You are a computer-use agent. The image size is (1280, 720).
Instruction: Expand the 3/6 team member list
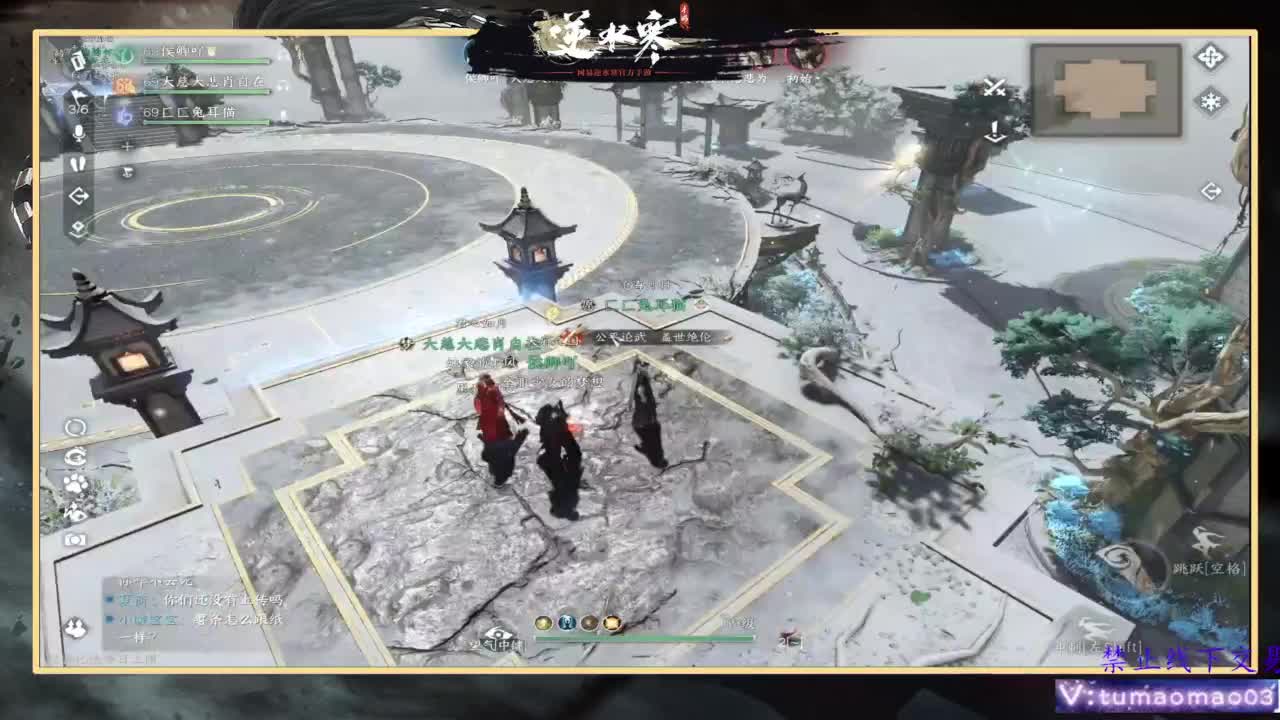[x=78, y=110]
